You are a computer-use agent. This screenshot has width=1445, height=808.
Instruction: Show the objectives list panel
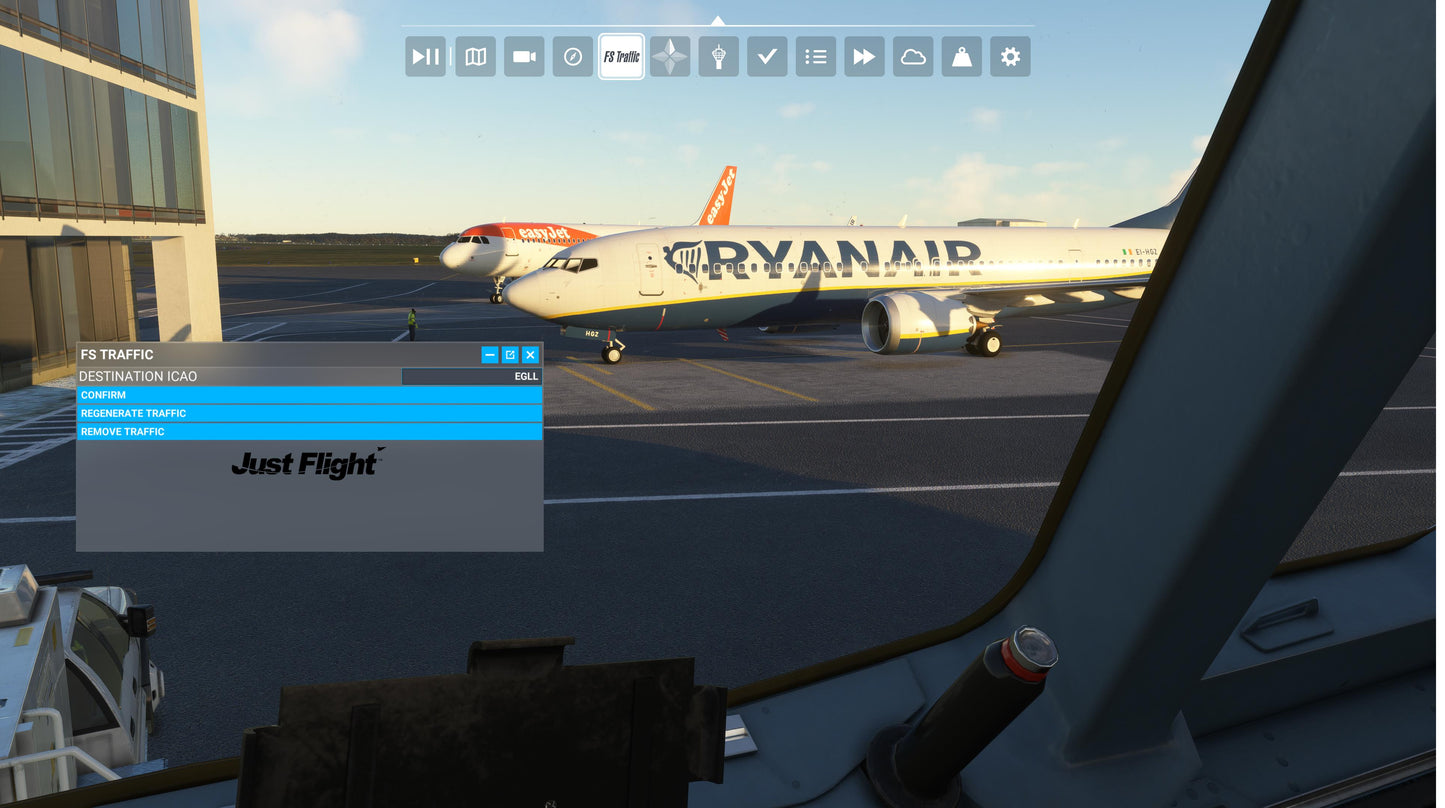click(816, 57)
